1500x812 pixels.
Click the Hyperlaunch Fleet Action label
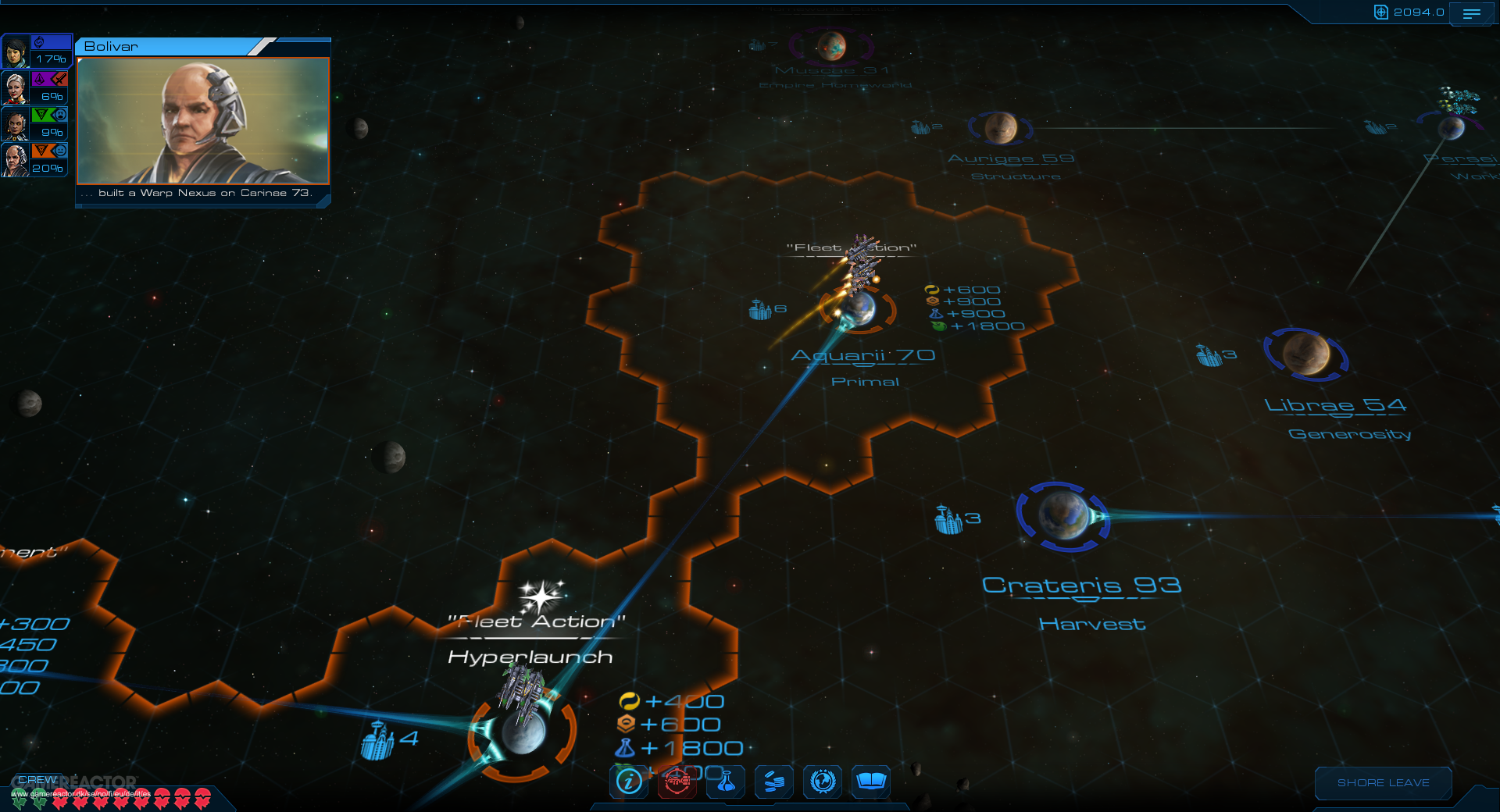coord(529,657)
